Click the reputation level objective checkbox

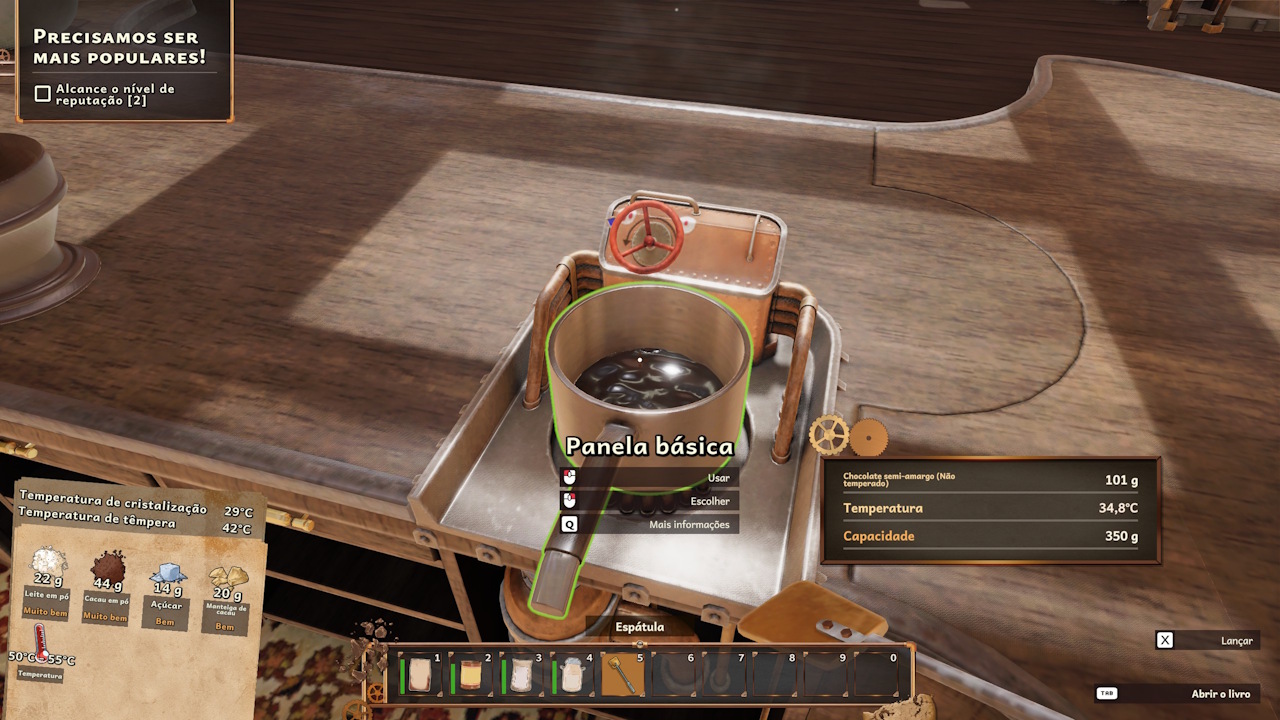coord(43,94)
